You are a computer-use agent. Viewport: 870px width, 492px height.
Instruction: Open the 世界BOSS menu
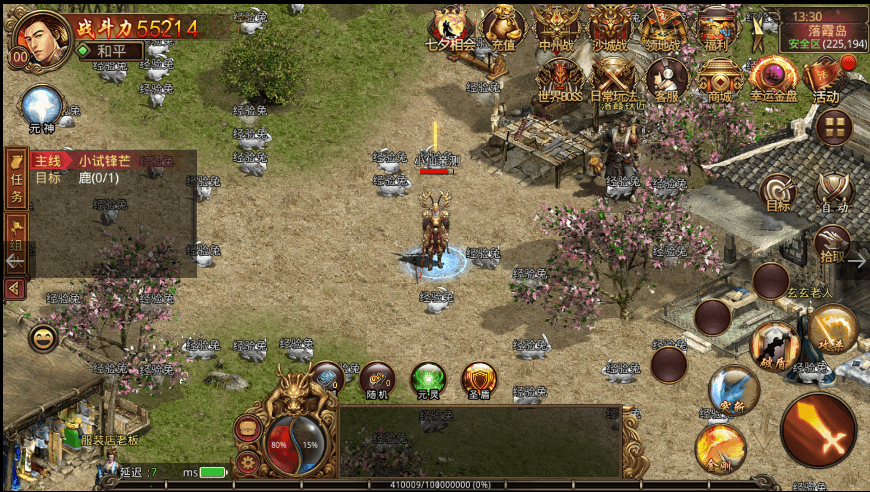pyautogui.click(x=559, y=78)
